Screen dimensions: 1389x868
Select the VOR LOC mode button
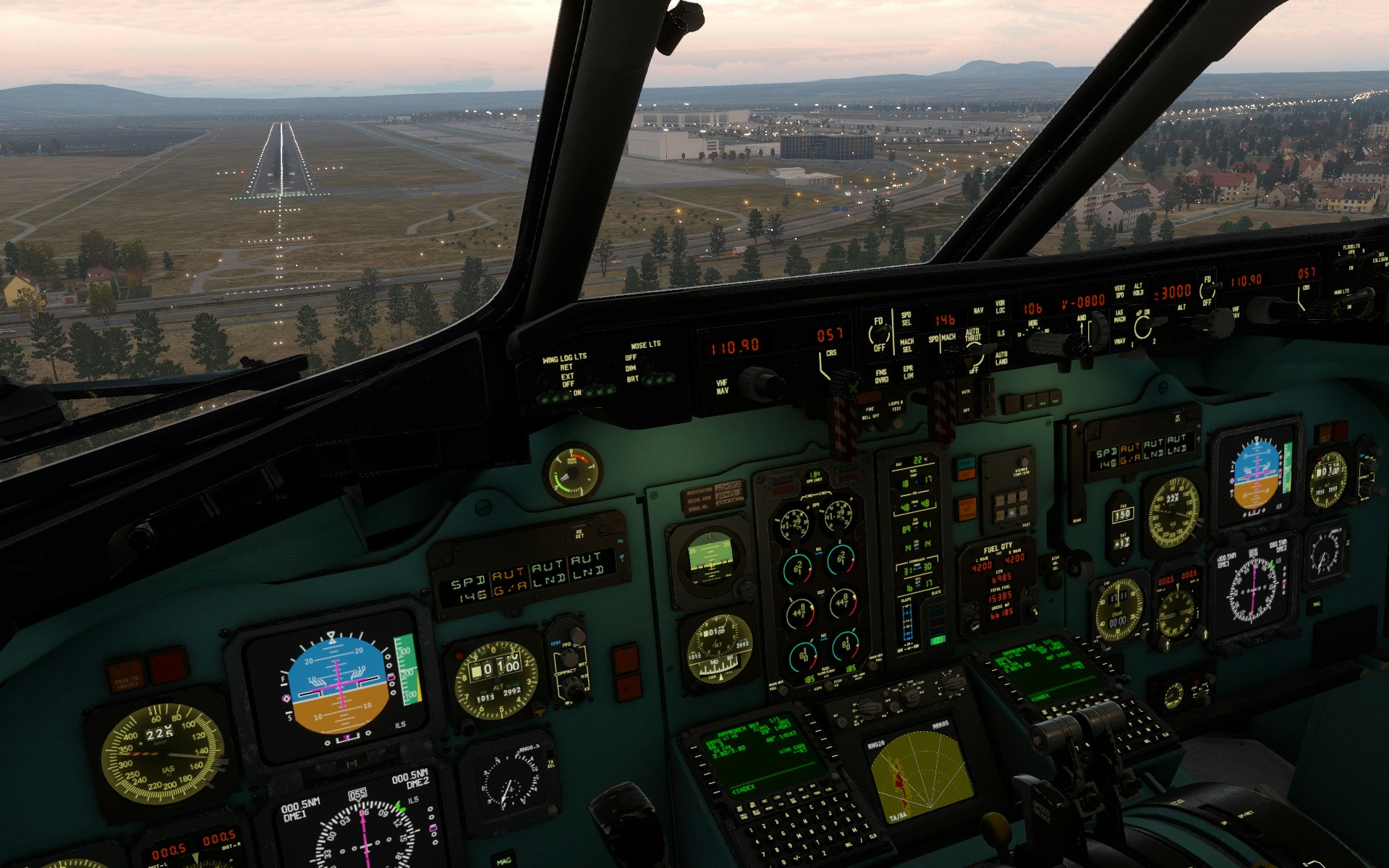[x=1000, y=307]
